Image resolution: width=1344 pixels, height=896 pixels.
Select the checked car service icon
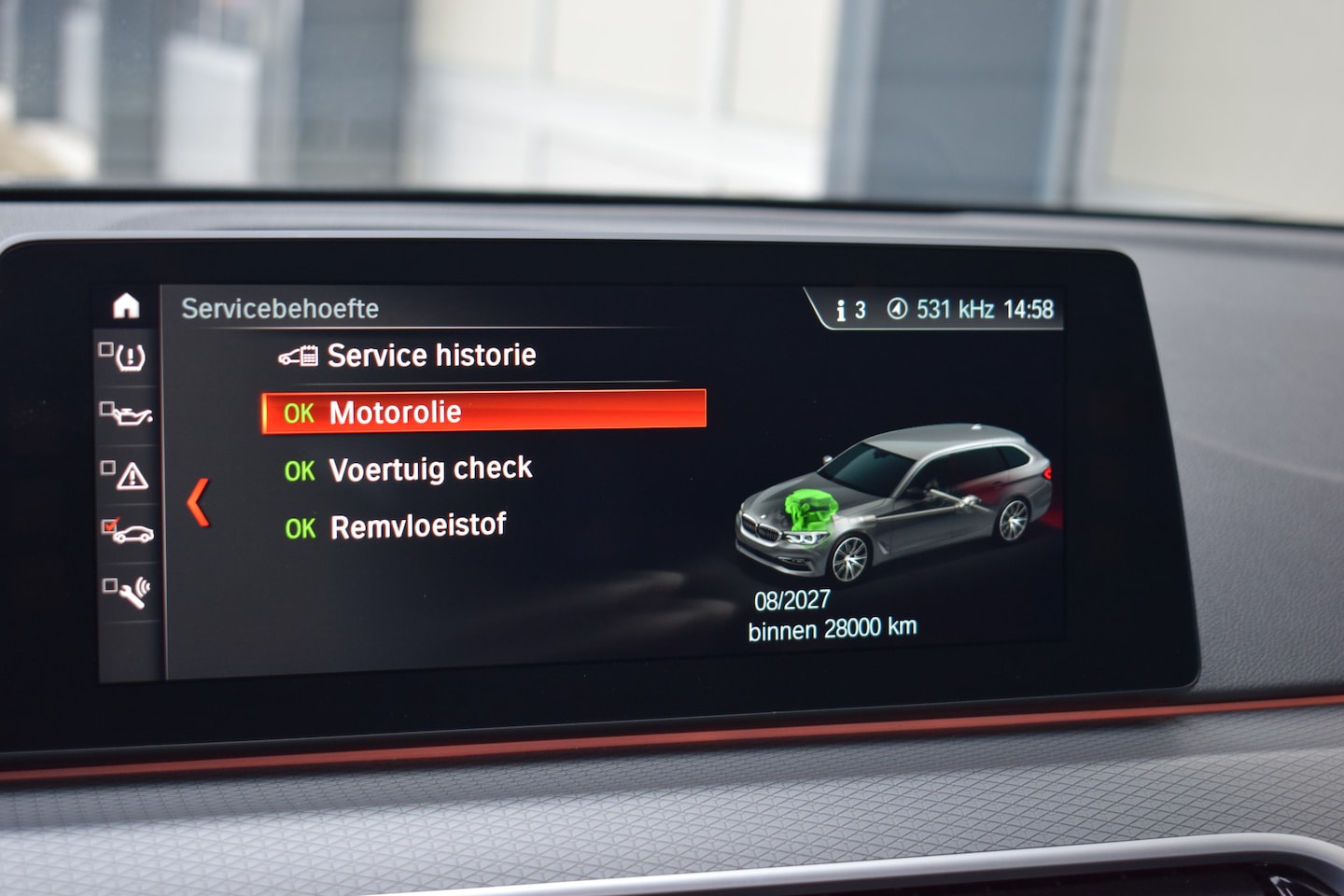point(129,532)
